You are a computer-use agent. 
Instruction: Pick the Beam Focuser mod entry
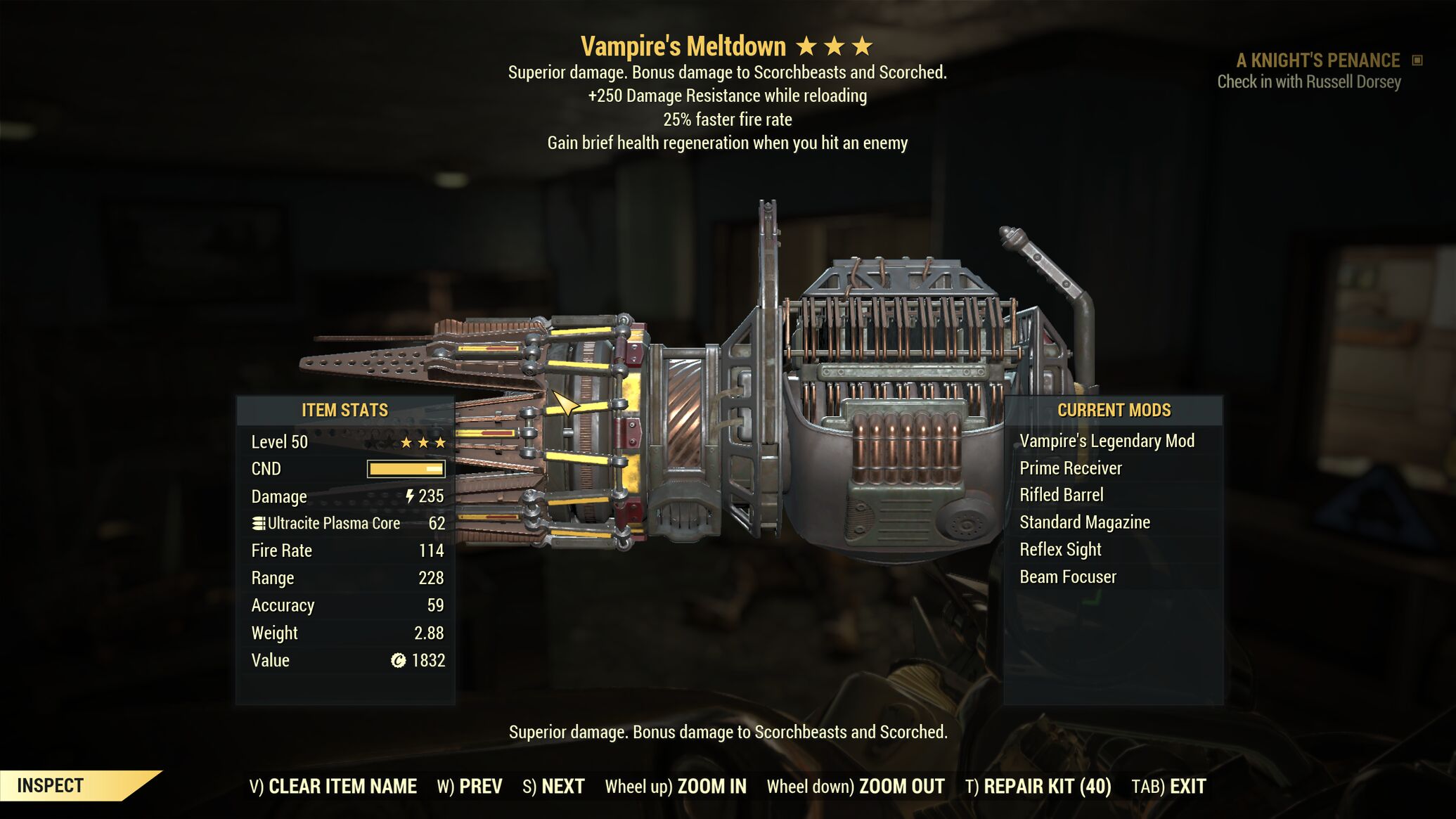click(1067, 577)
